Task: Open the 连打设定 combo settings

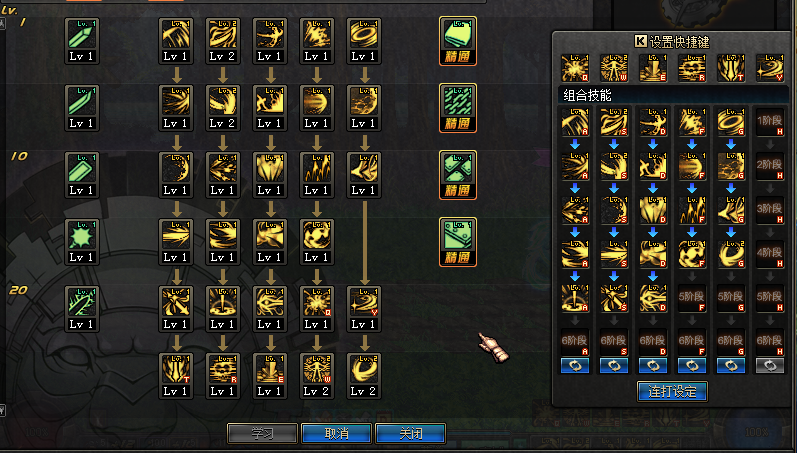Action: (x=672, y=391)
